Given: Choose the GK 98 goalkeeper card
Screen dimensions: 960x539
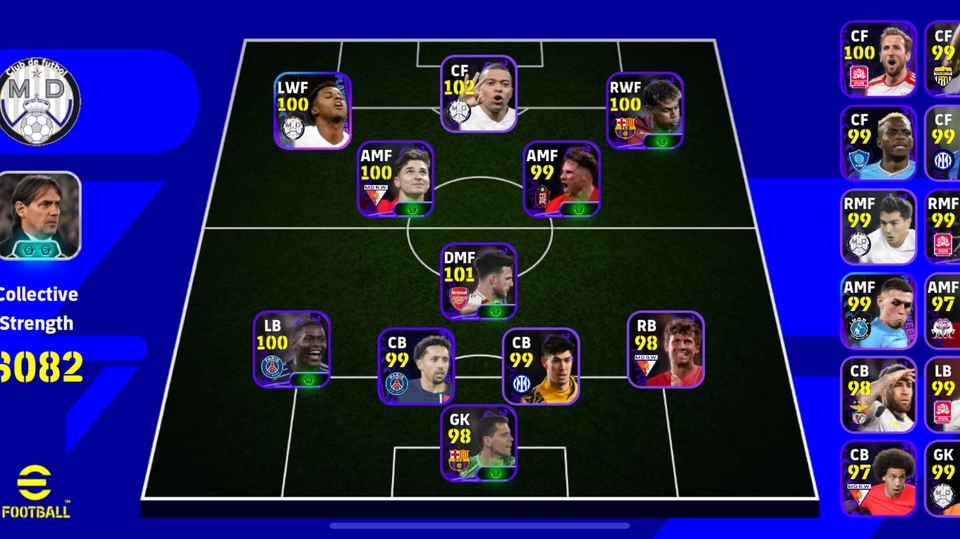Looking at the screenshot, I should coord(479,443).
